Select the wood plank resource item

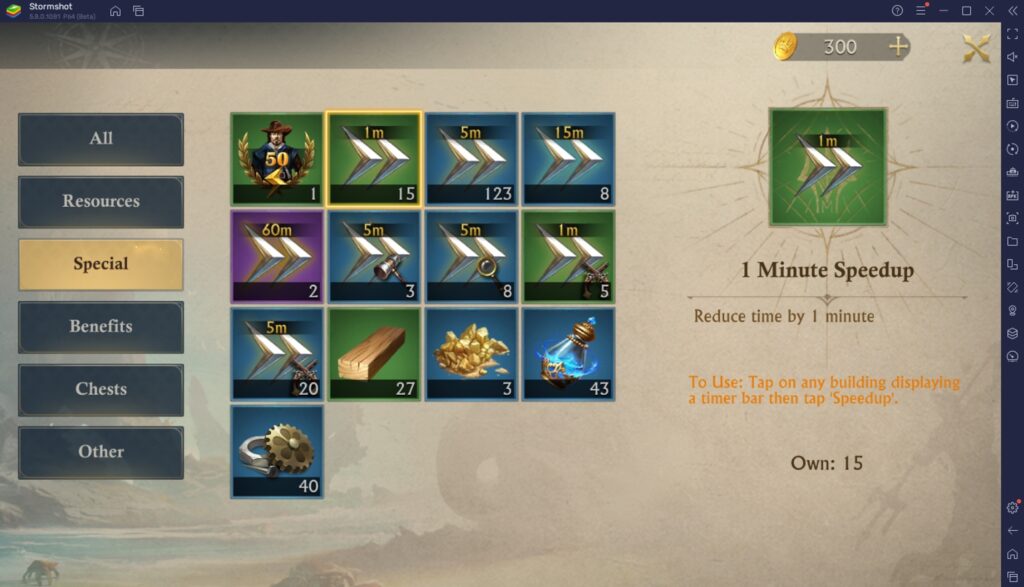pyautogui.click(x=374, y=354)
